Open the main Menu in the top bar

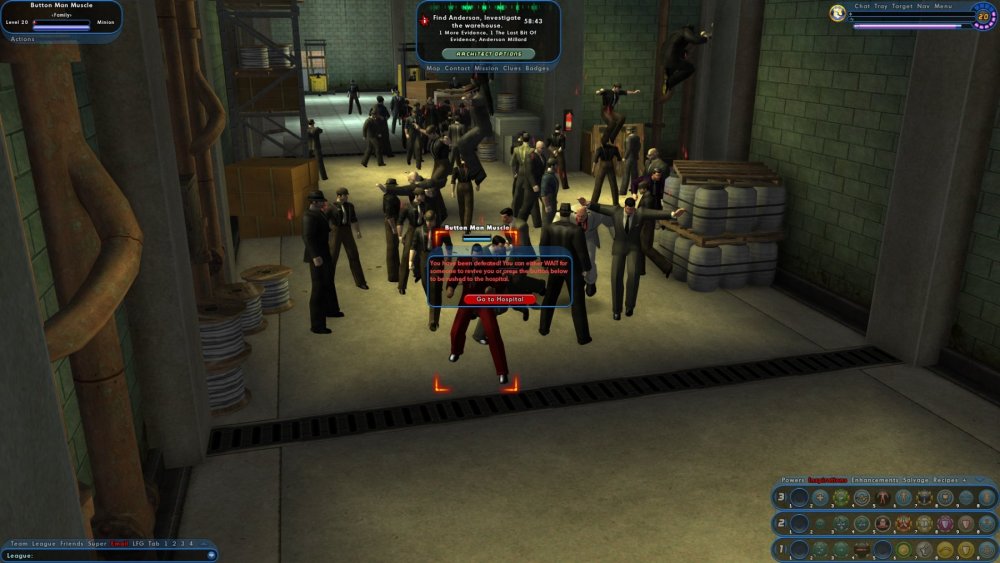(x=943, y=6)
